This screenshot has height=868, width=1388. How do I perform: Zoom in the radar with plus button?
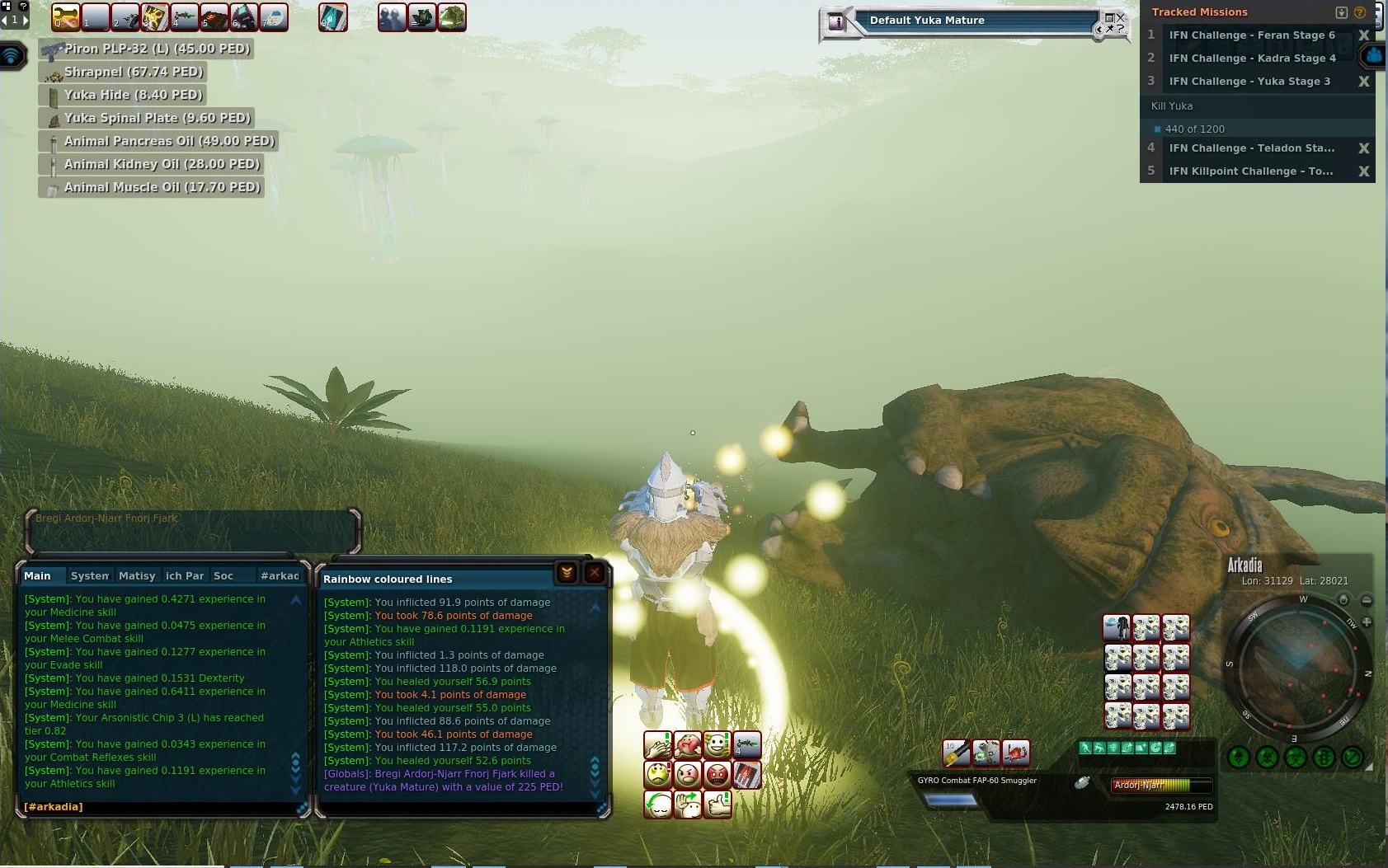[x=1367, y=622]
